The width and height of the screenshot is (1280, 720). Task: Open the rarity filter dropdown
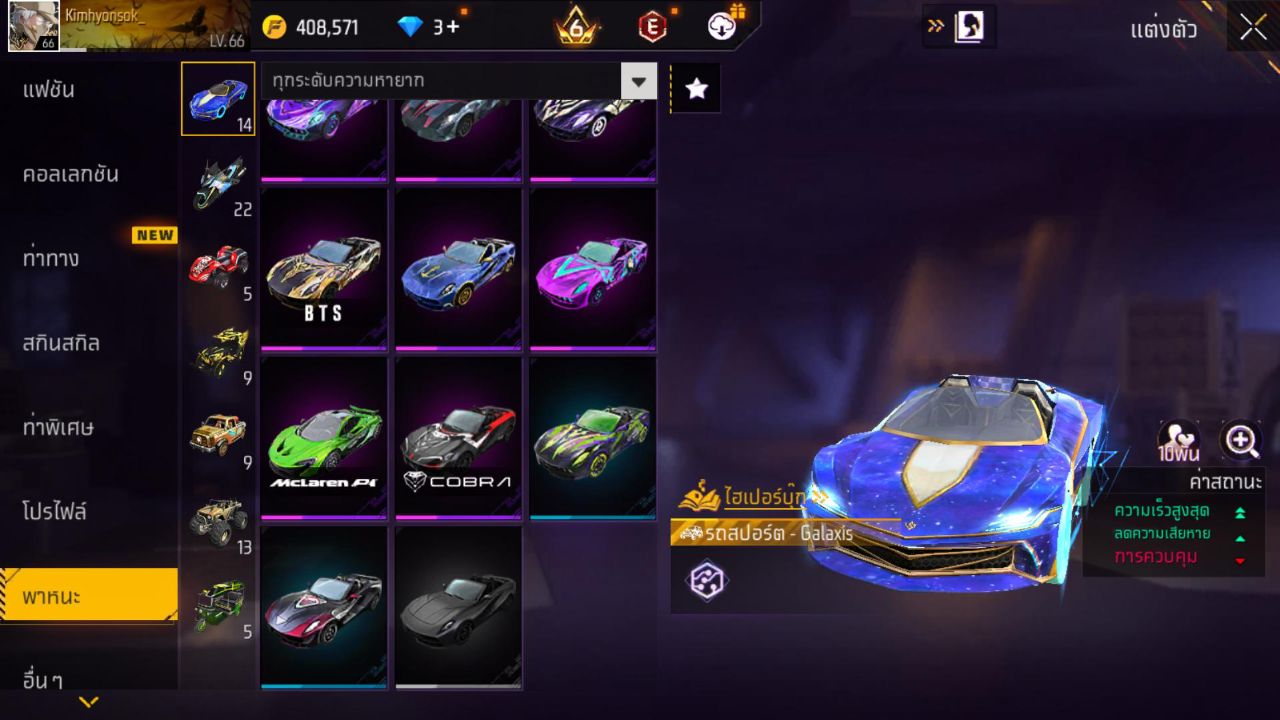(640, 81)
